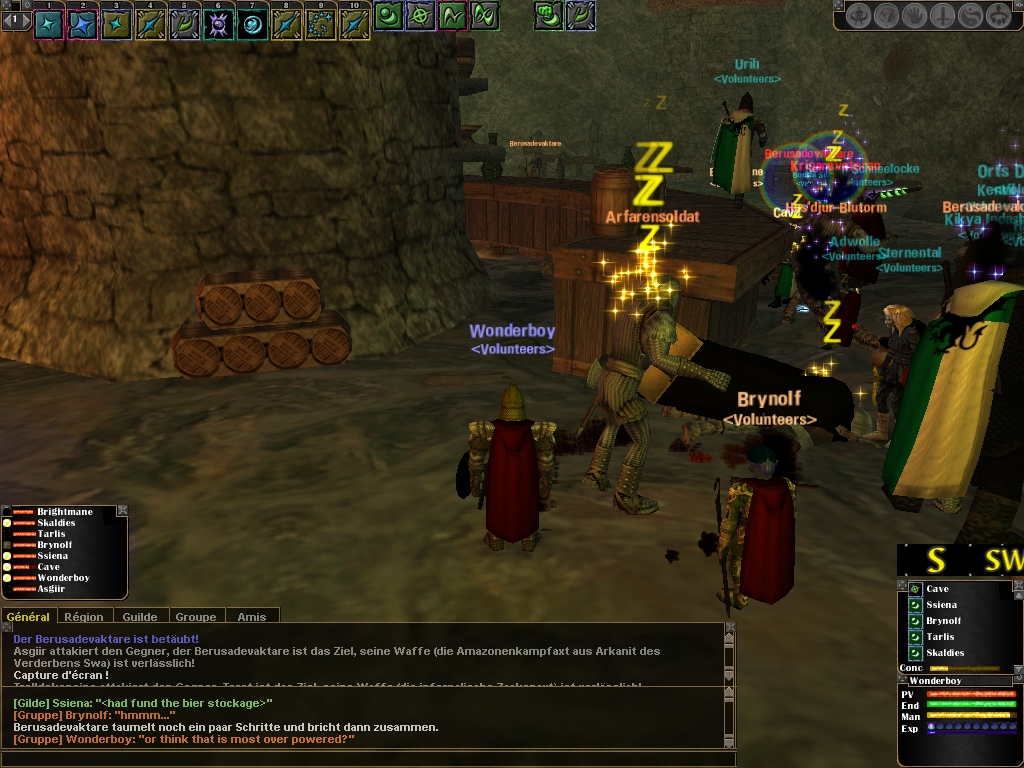The image size is (1024, 768).
Task: Open the sword combat panel icon
Action: 942,16
